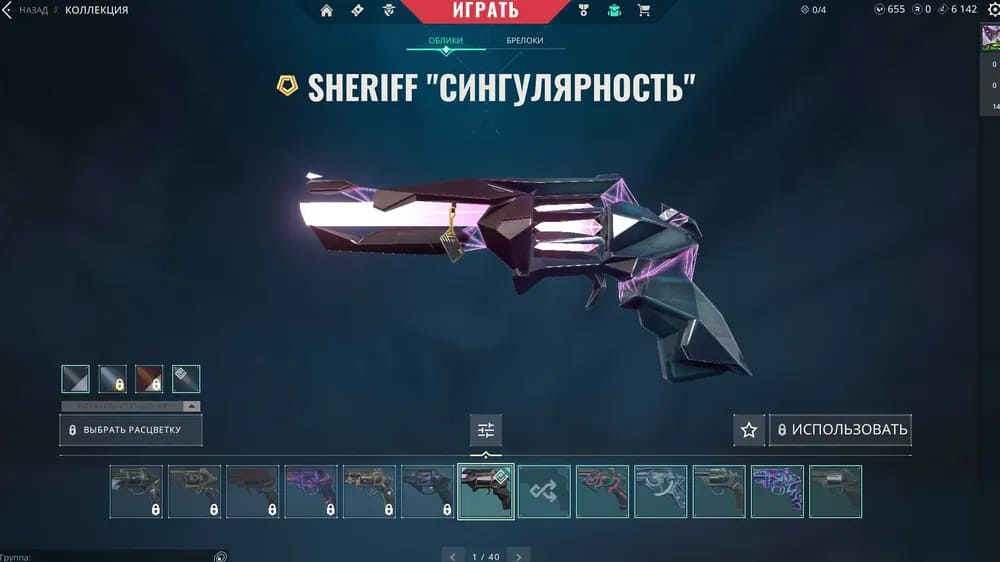Choose the orange-red color variant swatch
The height and width of the screenshot is (562, 1000).
(x=149, y=379)
